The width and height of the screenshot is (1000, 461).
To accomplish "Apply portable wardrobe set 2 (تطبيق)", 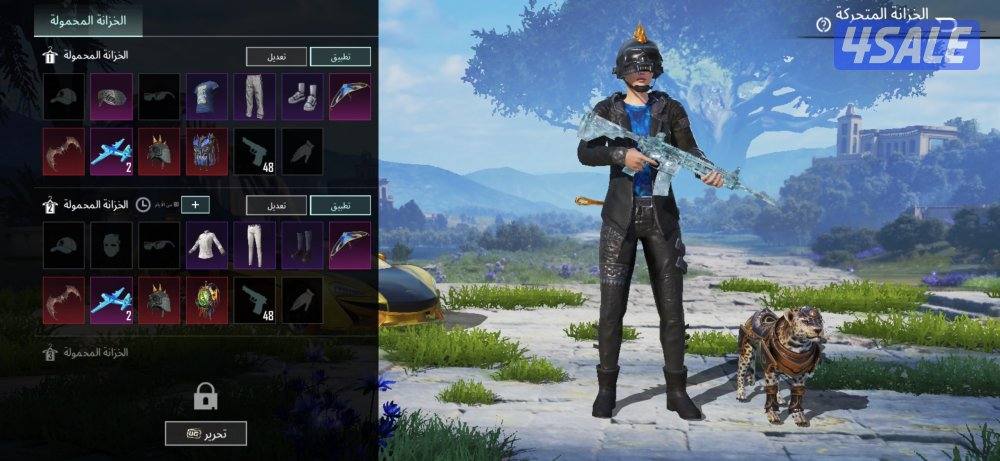I will pos(340,205).
